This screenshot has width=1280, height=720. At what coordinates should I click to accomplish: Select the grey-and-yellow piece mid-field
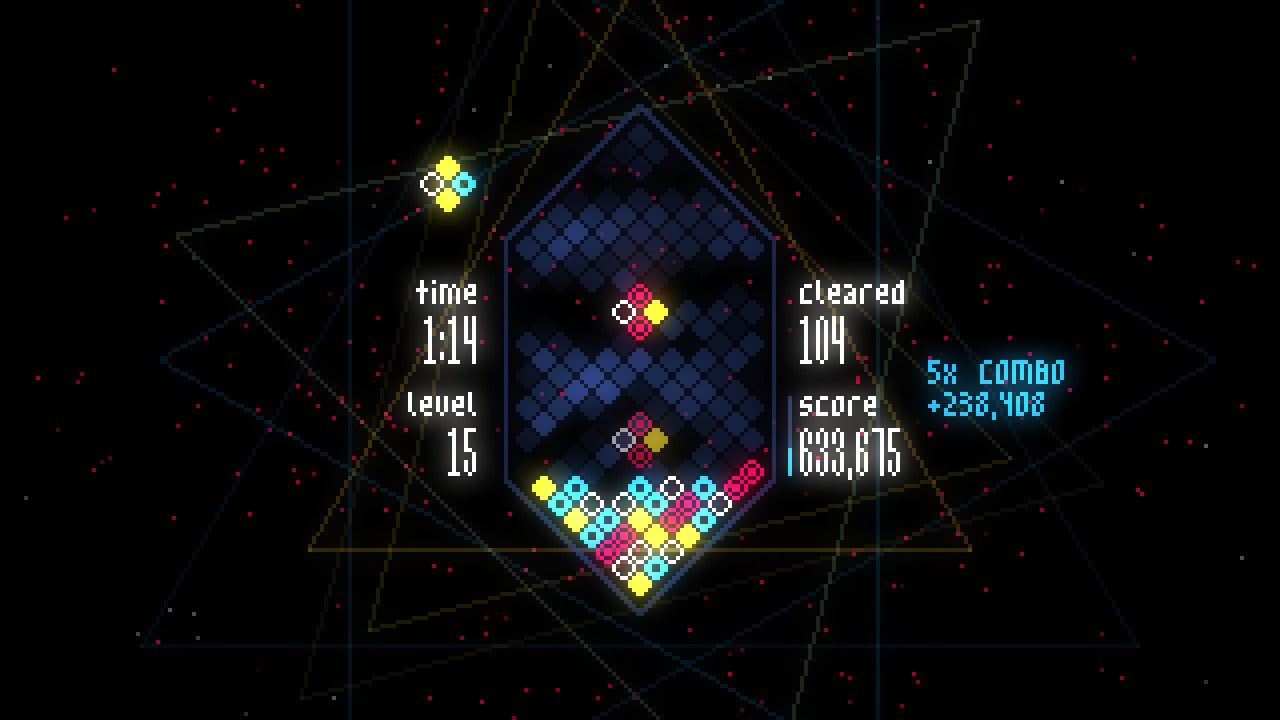click(638, 438)
